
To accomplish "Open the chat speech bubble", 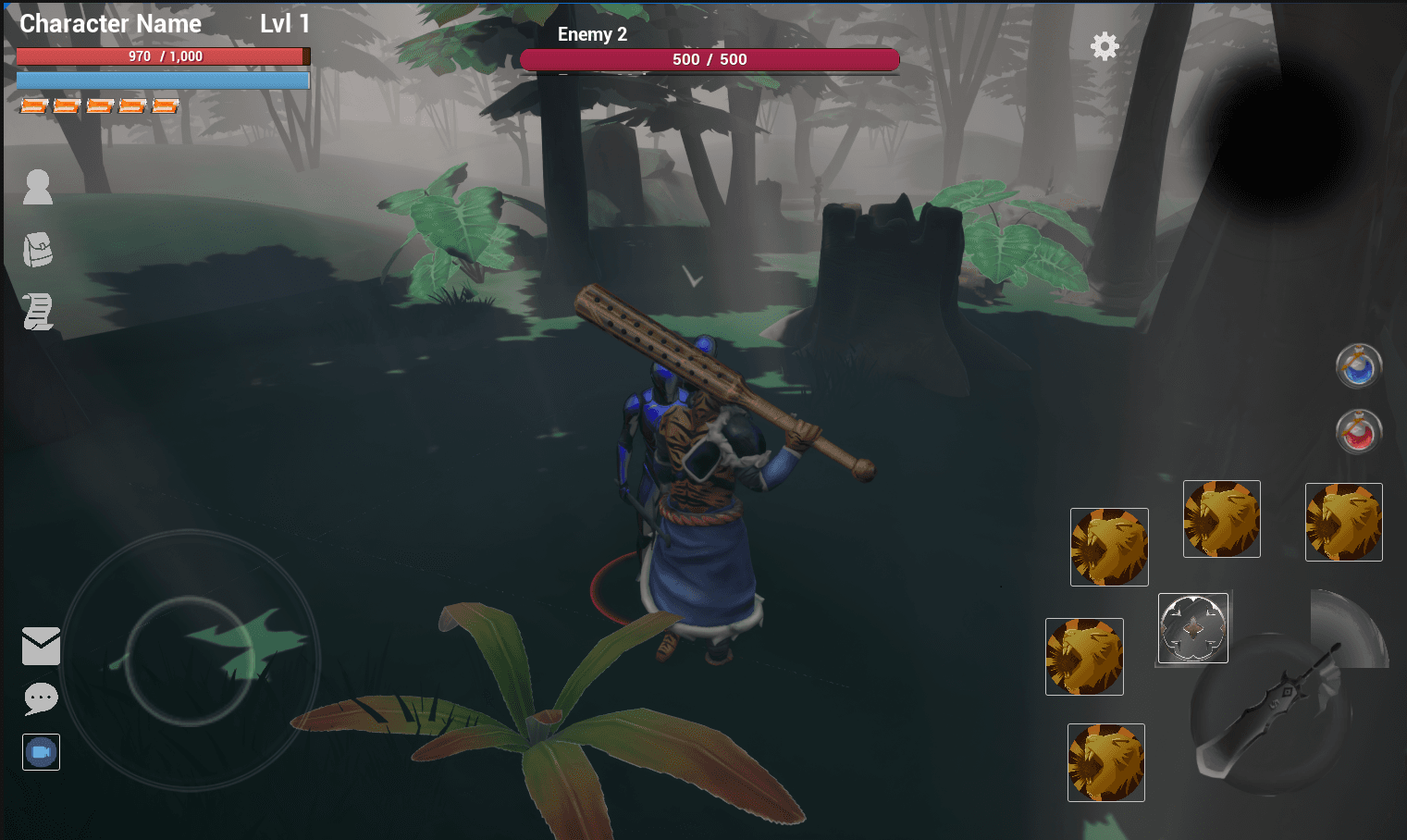I will tap(41, 698).
